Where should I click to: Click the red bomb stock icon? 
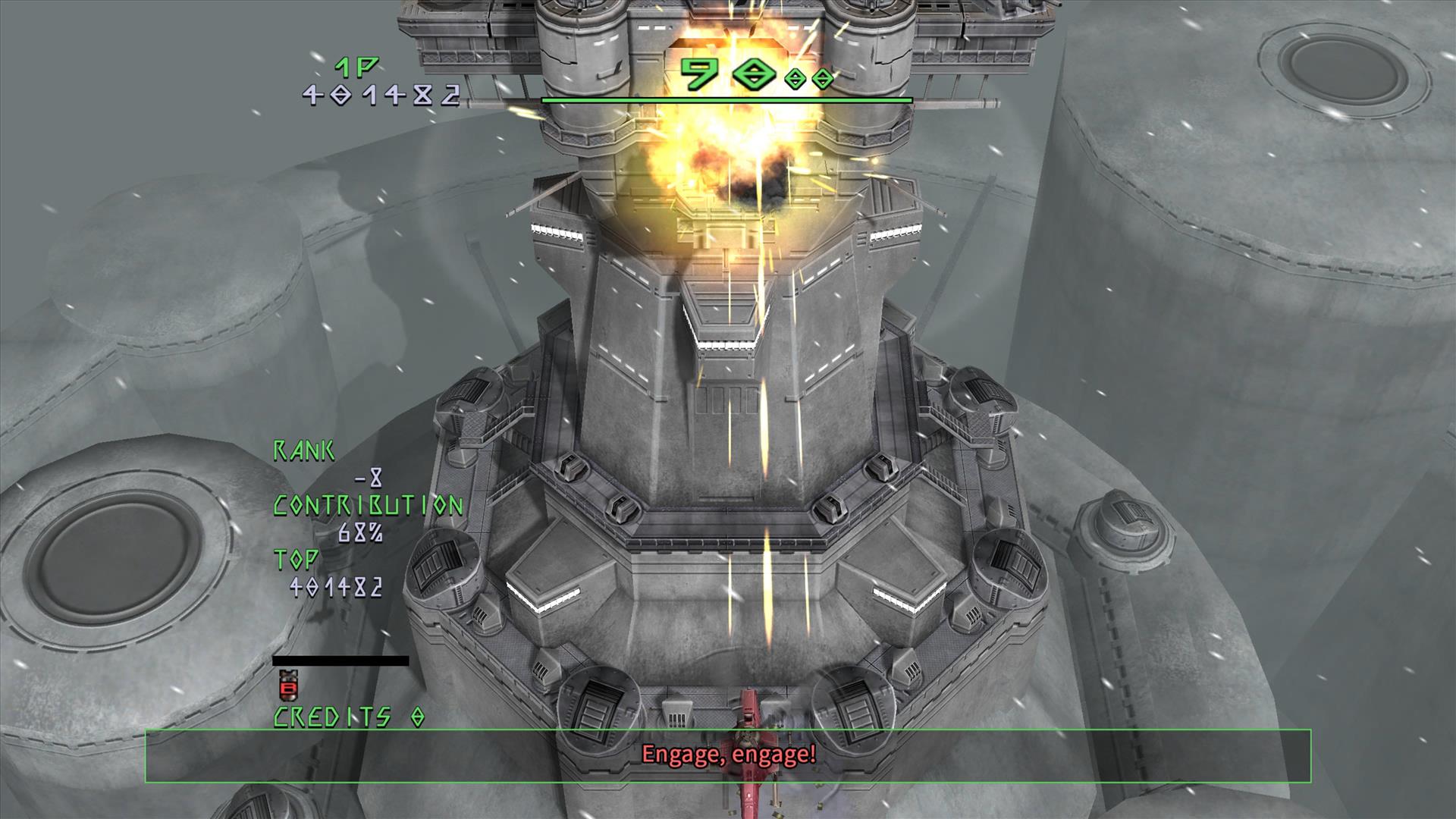coord(288,685)
